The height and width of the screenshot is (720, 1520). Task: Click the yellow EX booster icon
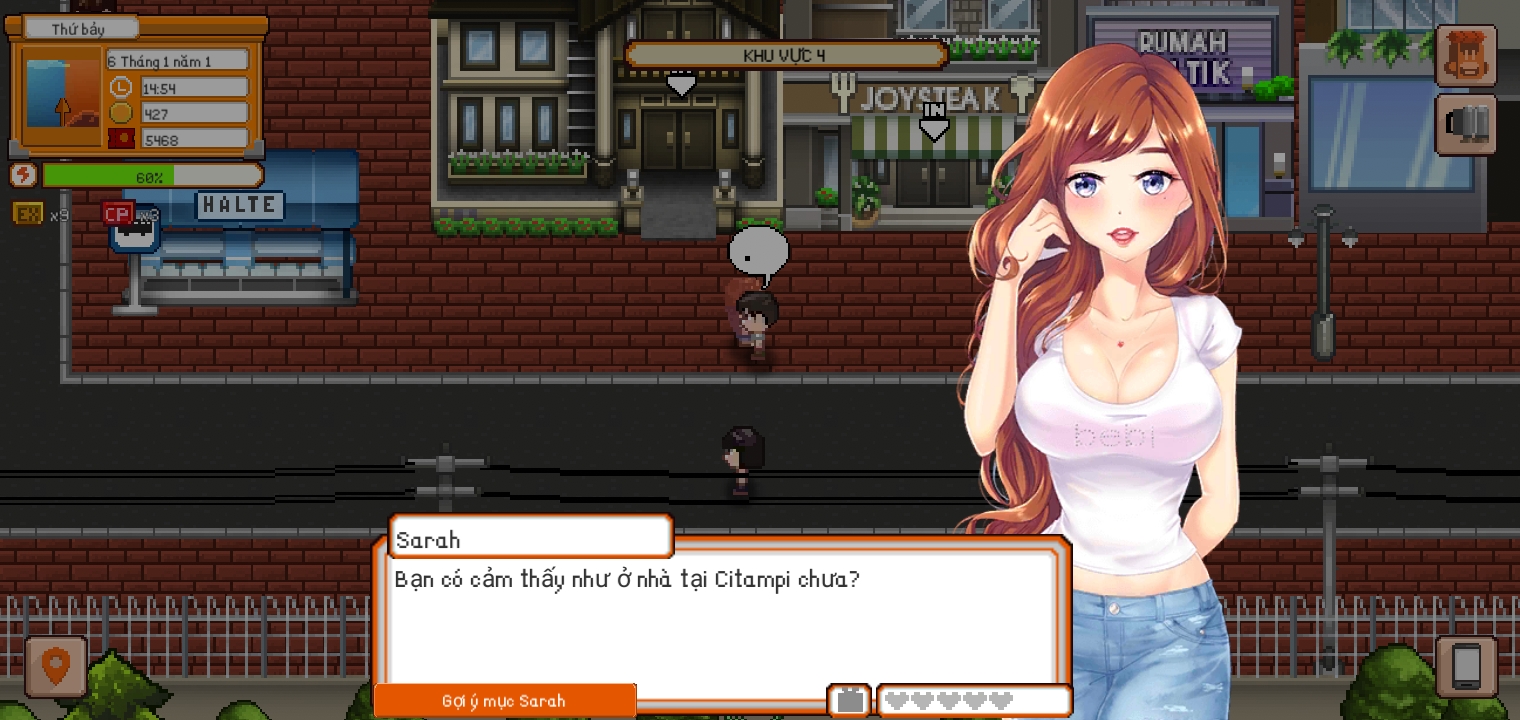[x=28, y=213]
